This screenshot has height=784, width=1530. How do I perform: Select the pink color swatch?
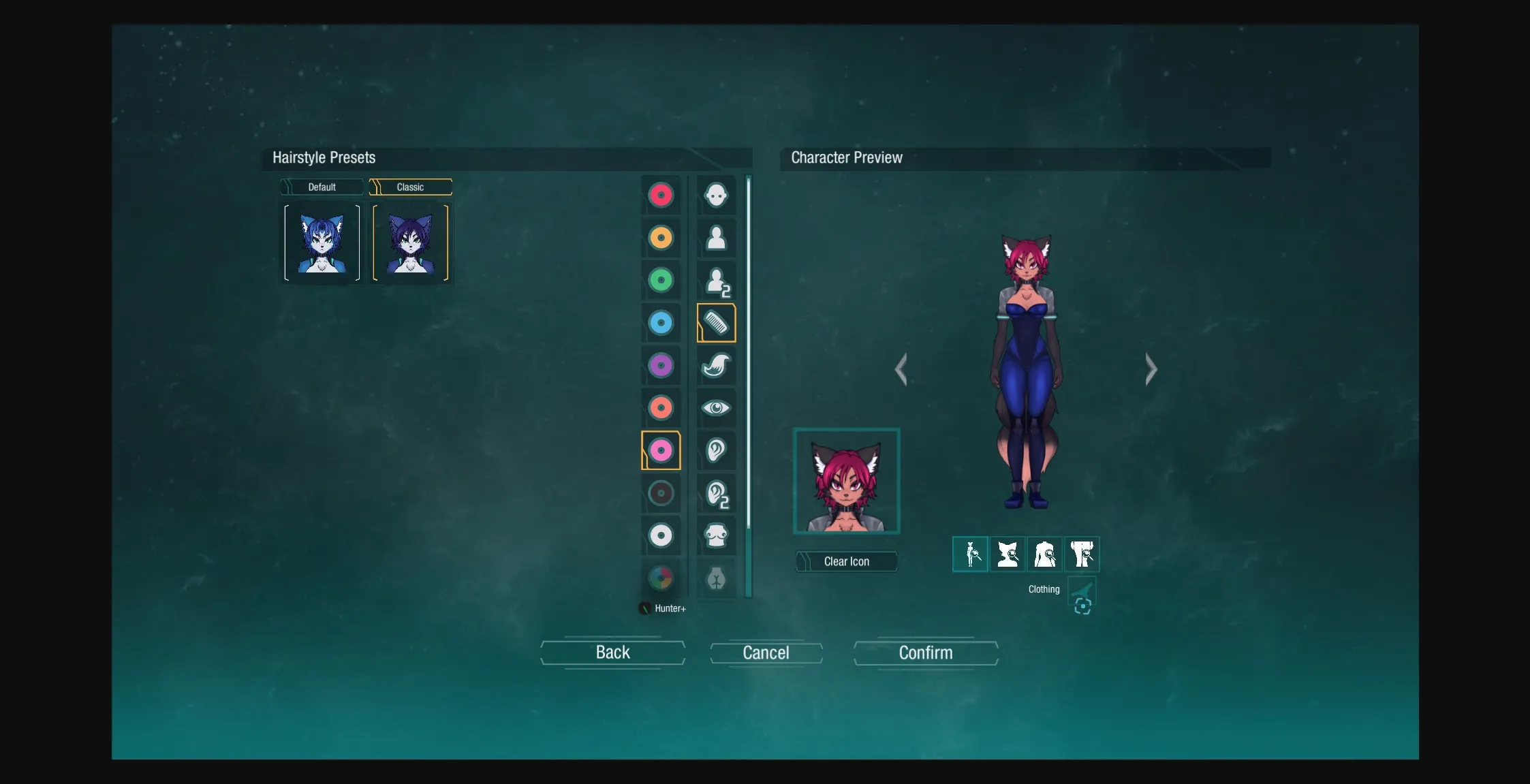661,450
